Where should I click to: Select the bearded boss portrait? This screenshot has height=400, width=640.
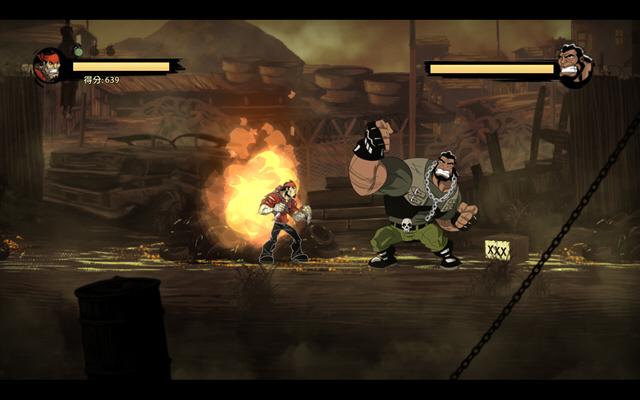pyautogui.click(x=574, y=66)
